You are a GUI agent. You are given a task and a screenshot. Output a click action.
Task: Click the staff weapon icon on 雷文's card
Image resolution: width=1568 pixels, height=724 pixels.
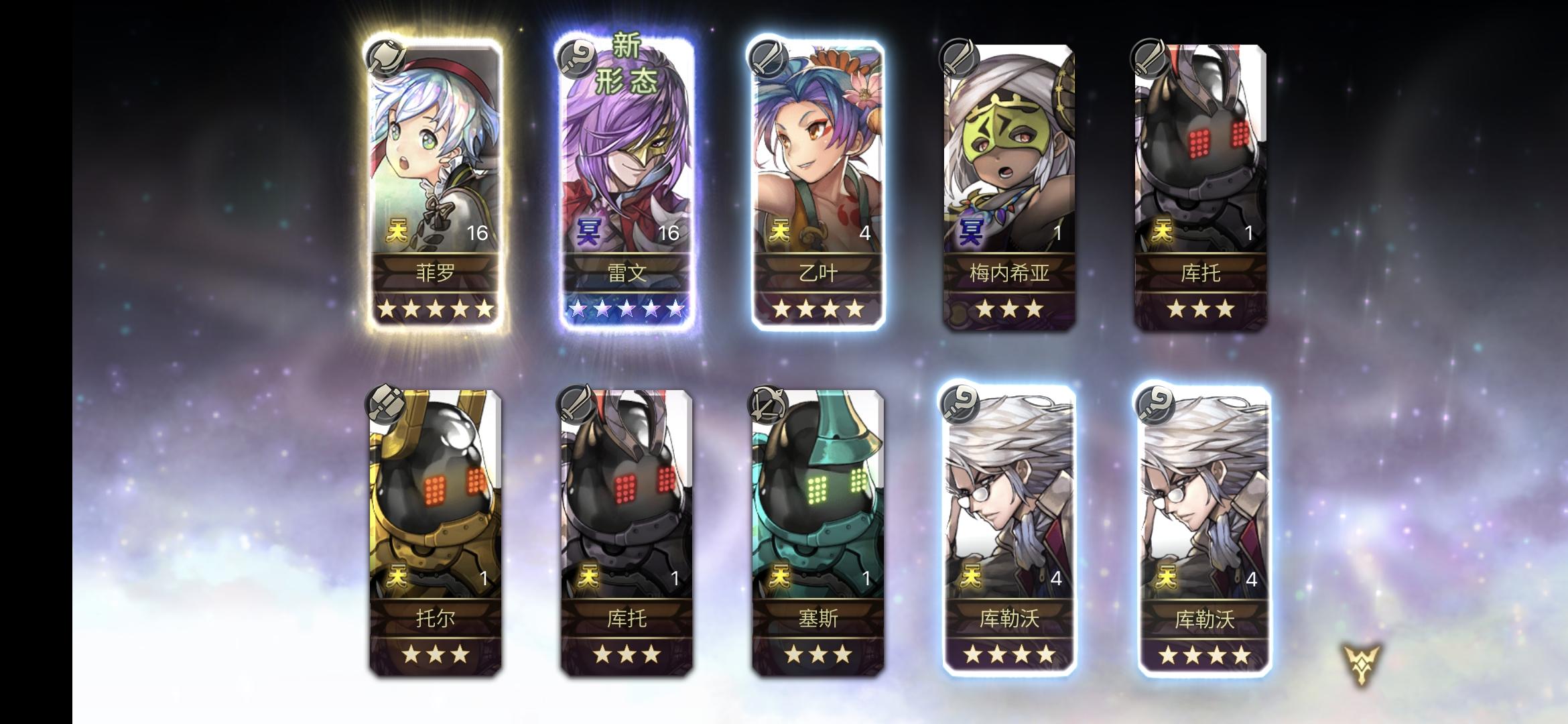pos(576,59)
